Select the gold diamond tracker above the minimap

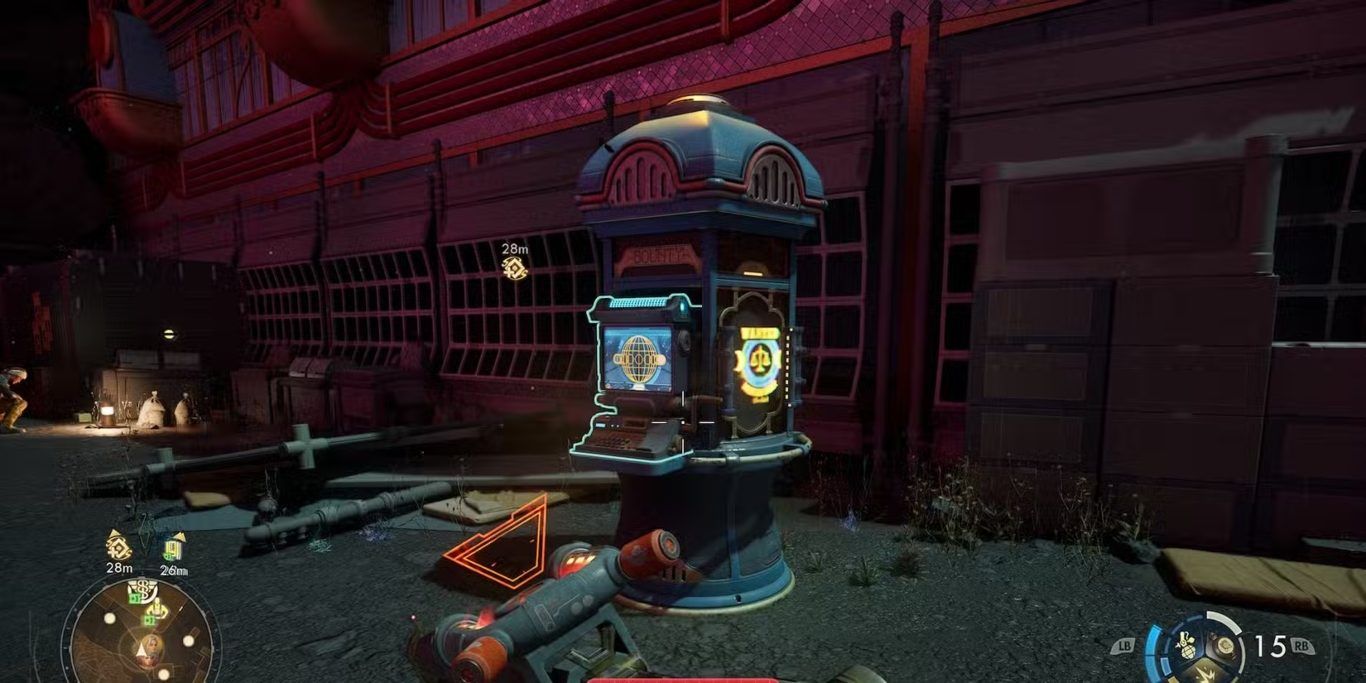[119, 546]
